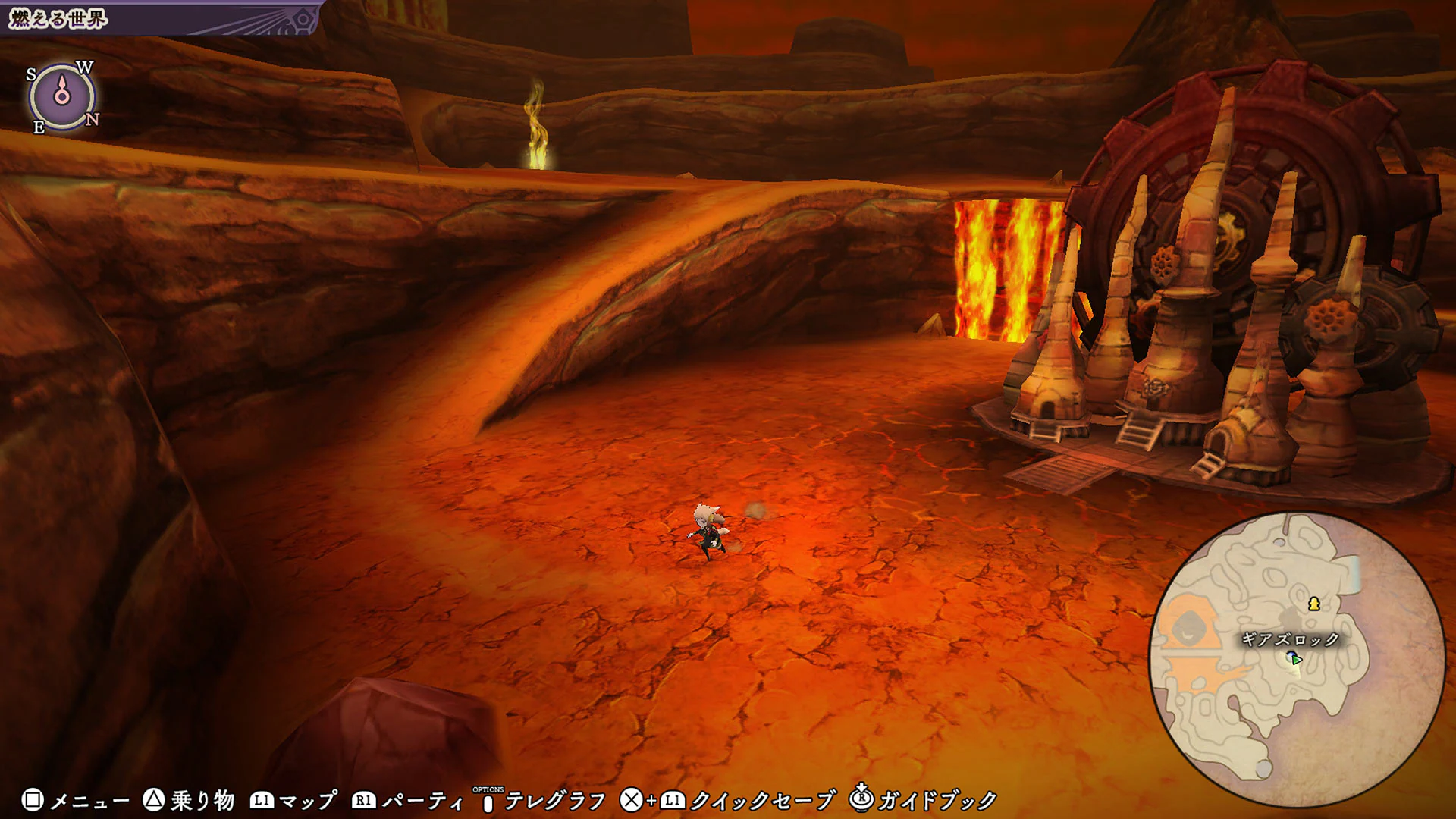Select the triangle Vehicle (乗り物) icon
The width and height of the screenshot is (1456, 819).
click(x=152, y=798)
